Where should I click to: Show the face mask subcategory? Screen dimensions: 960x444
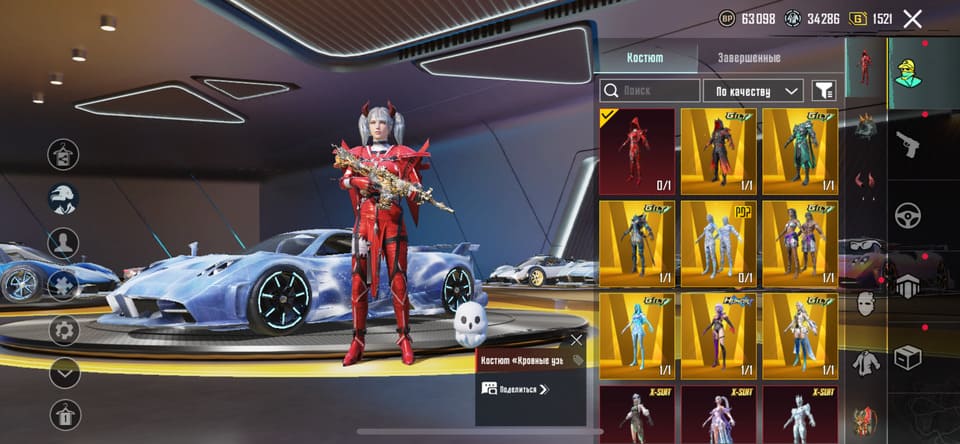click(x=865, y=304)
